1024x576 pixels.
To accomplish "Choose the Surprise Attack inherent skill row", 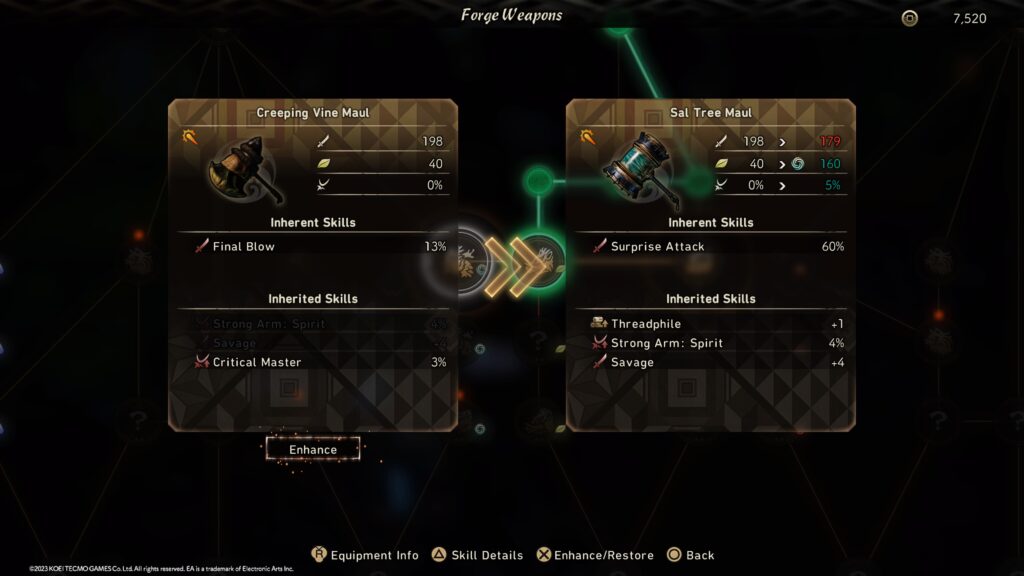I will 711,246.
